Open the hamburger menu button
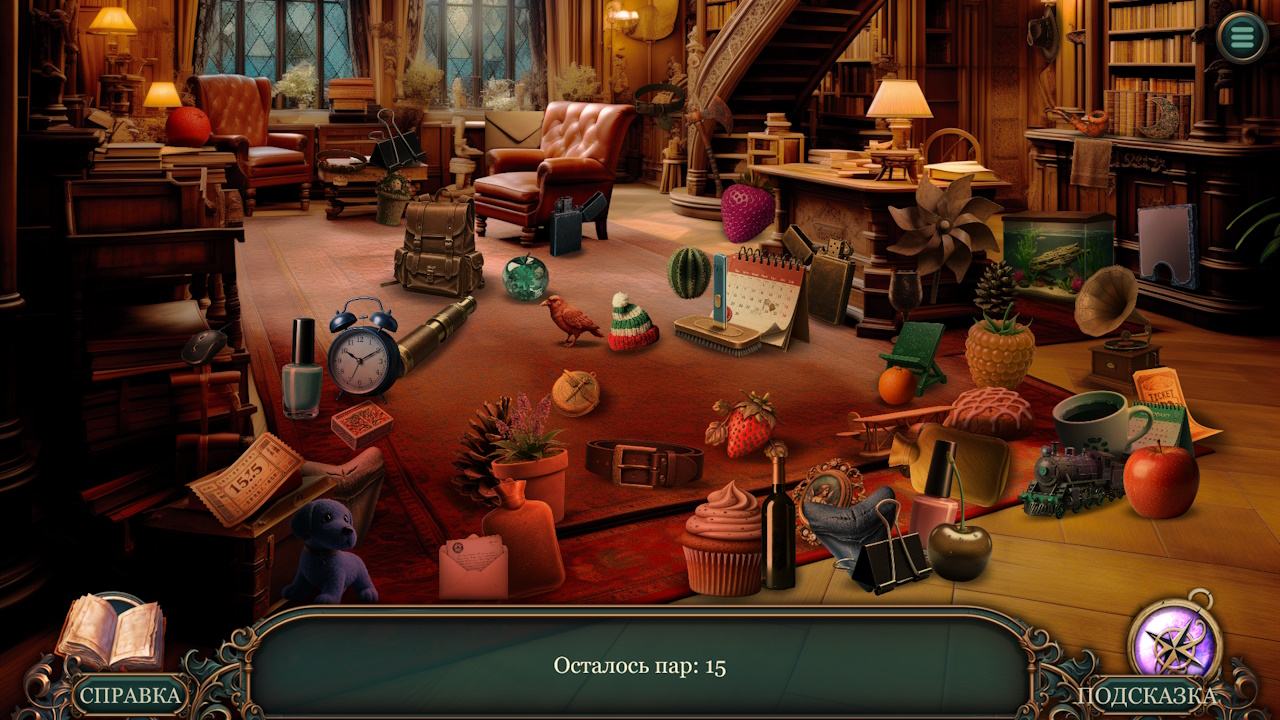The height and width of the screenshot is (720, 1280). point(1242,38)
